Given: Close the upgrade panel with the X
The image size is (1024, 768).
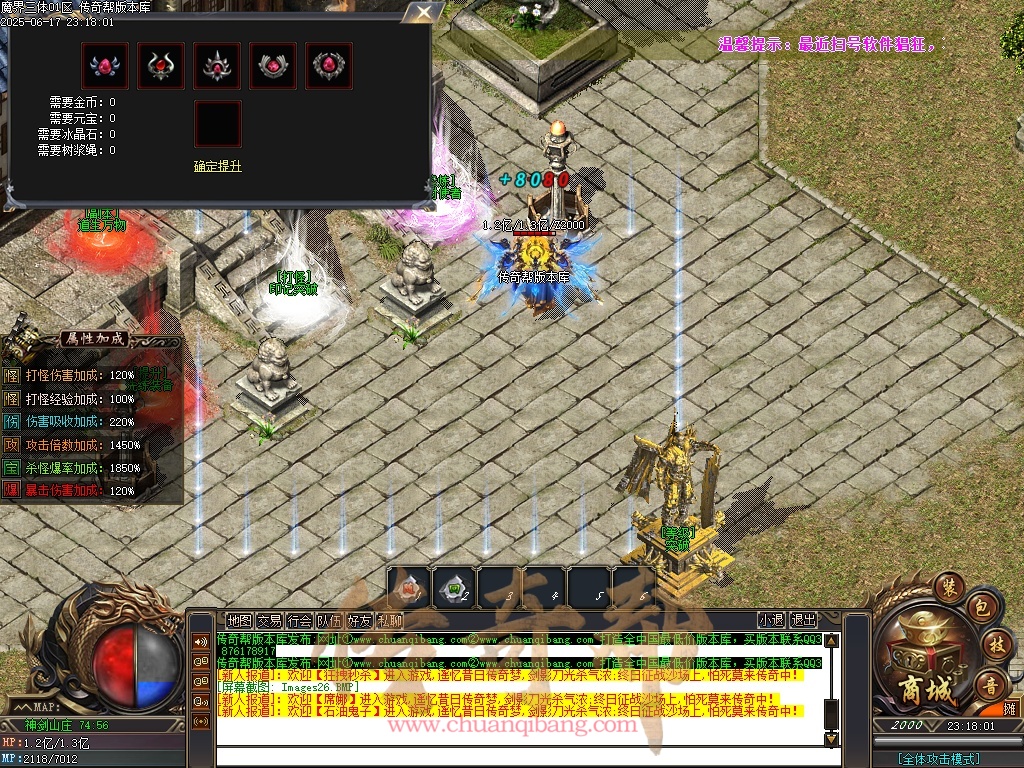Looking at the screenshot, I should click(424, 13).
